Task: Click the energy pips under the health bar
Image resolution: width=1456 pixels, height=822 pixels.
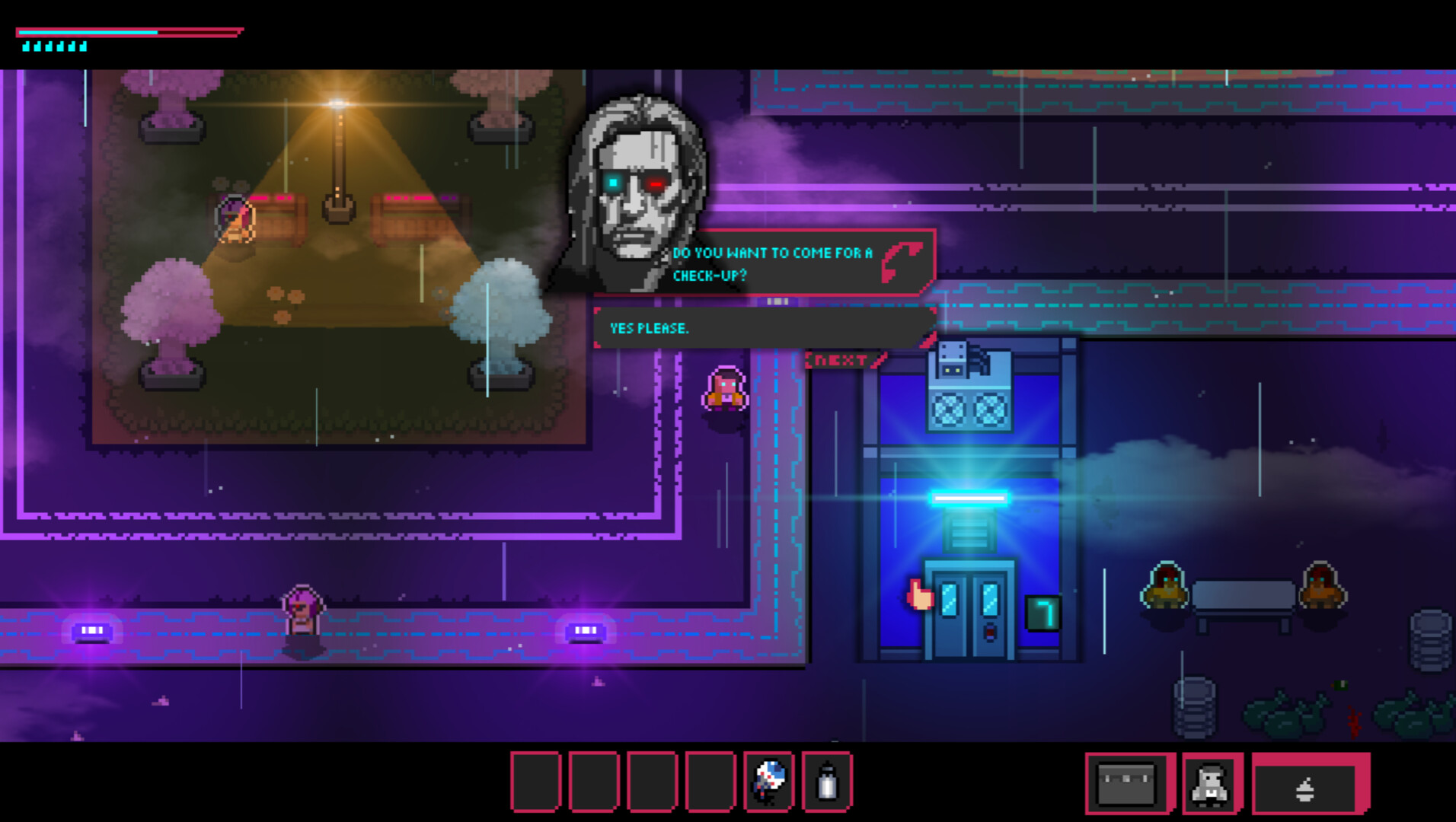Action: 53,46
